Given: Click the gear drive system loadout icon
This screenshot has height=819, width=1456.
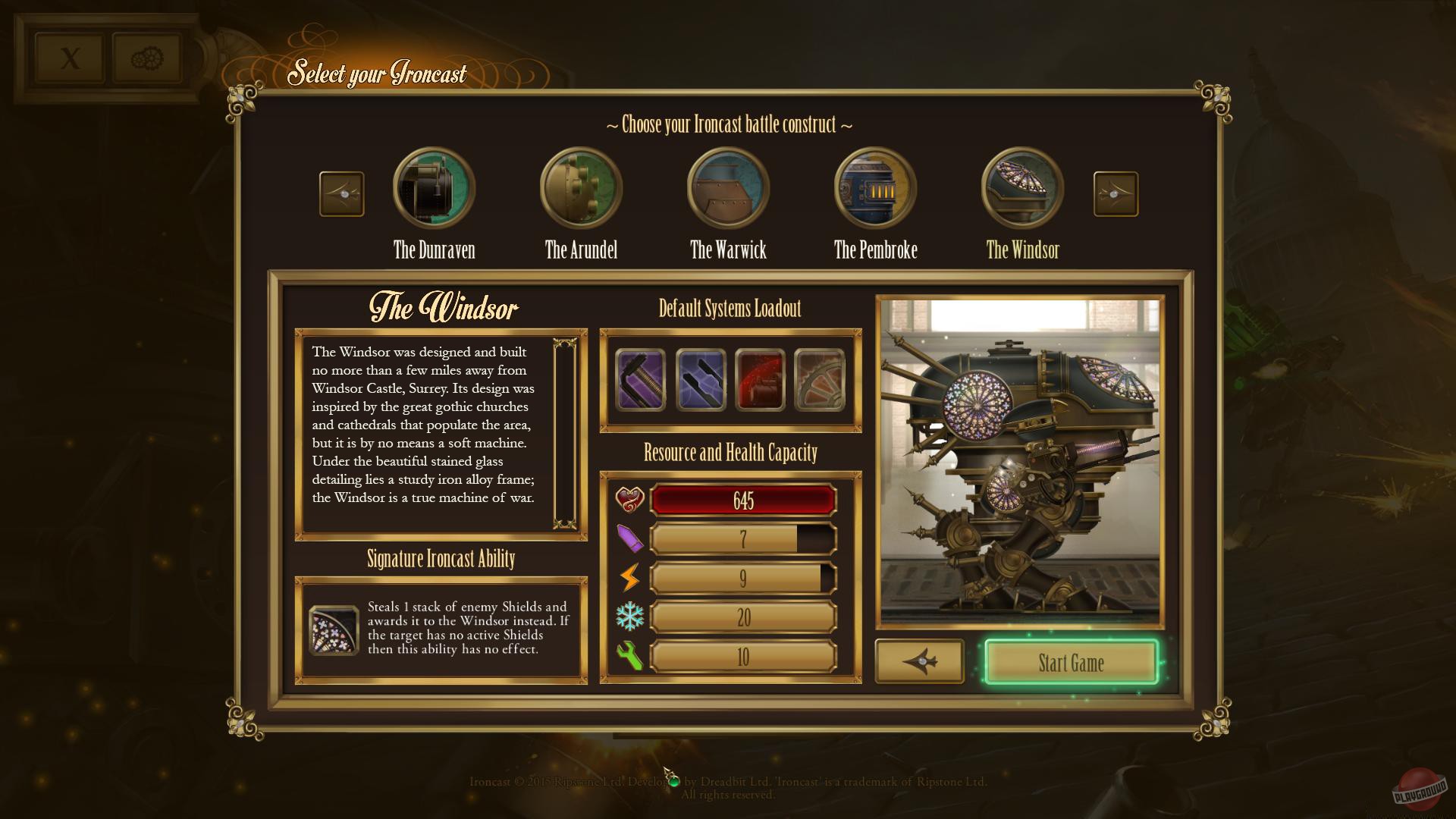Looking at the screenshot, I should tap(821, 380).
